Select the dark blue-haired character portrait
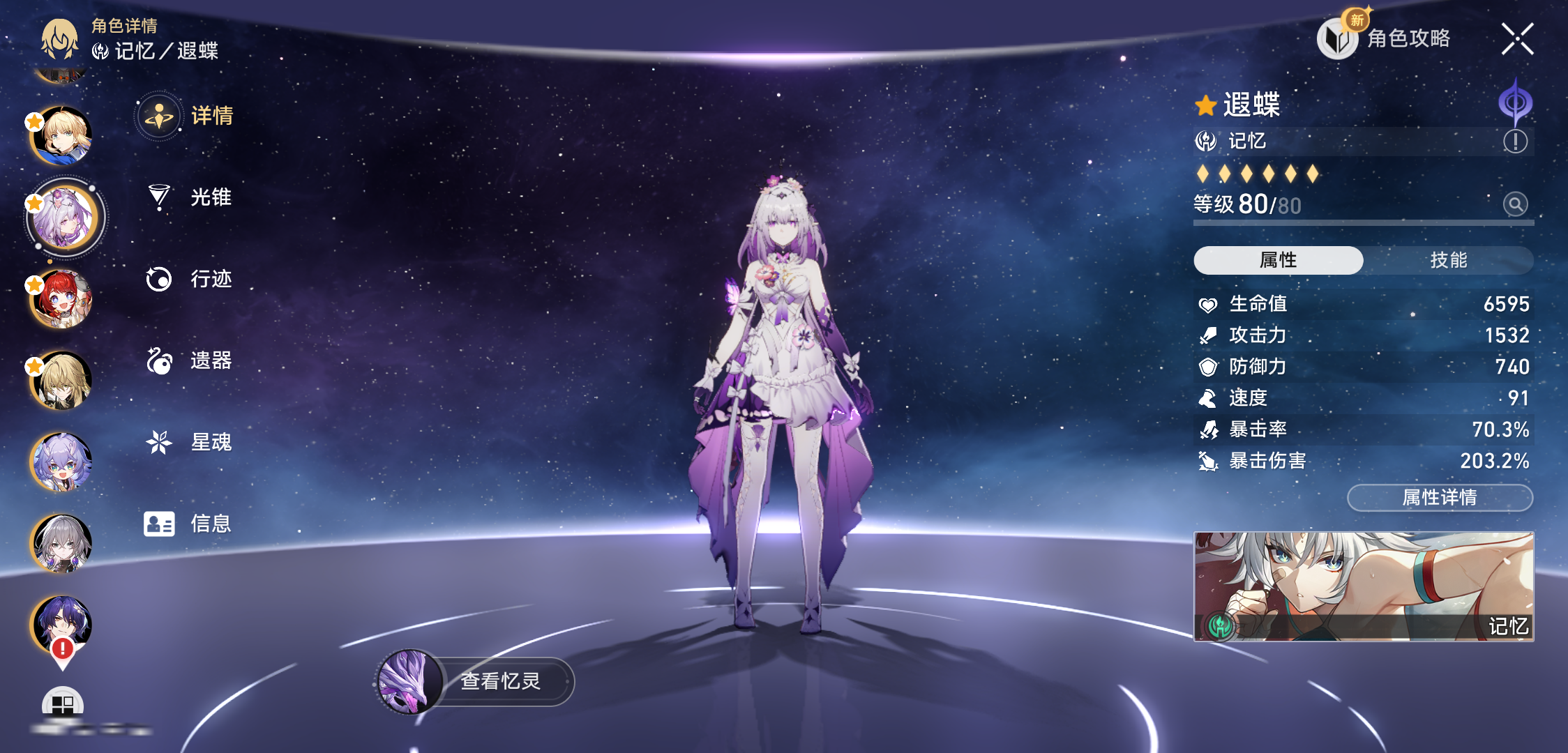The height and width of the screenshot is (753, 1568). [62, 624]
